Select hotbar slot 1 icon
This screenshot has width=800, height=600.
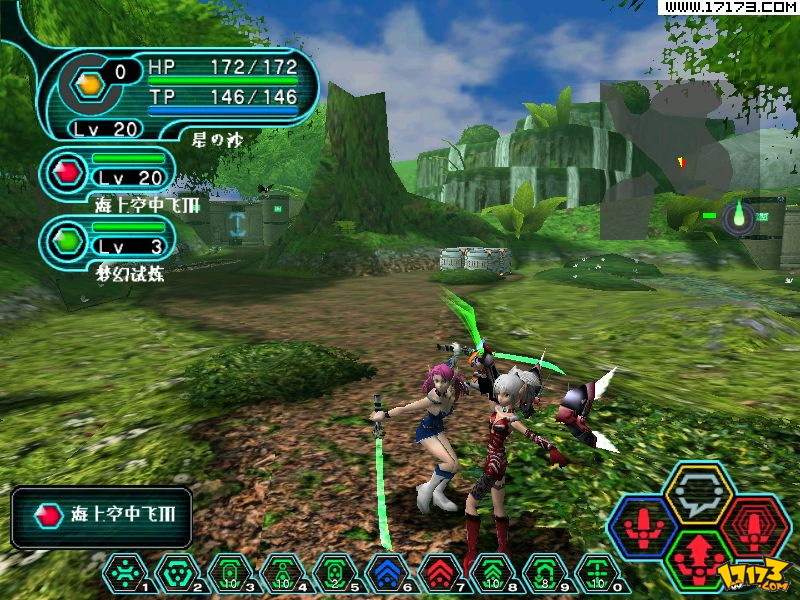124,574
